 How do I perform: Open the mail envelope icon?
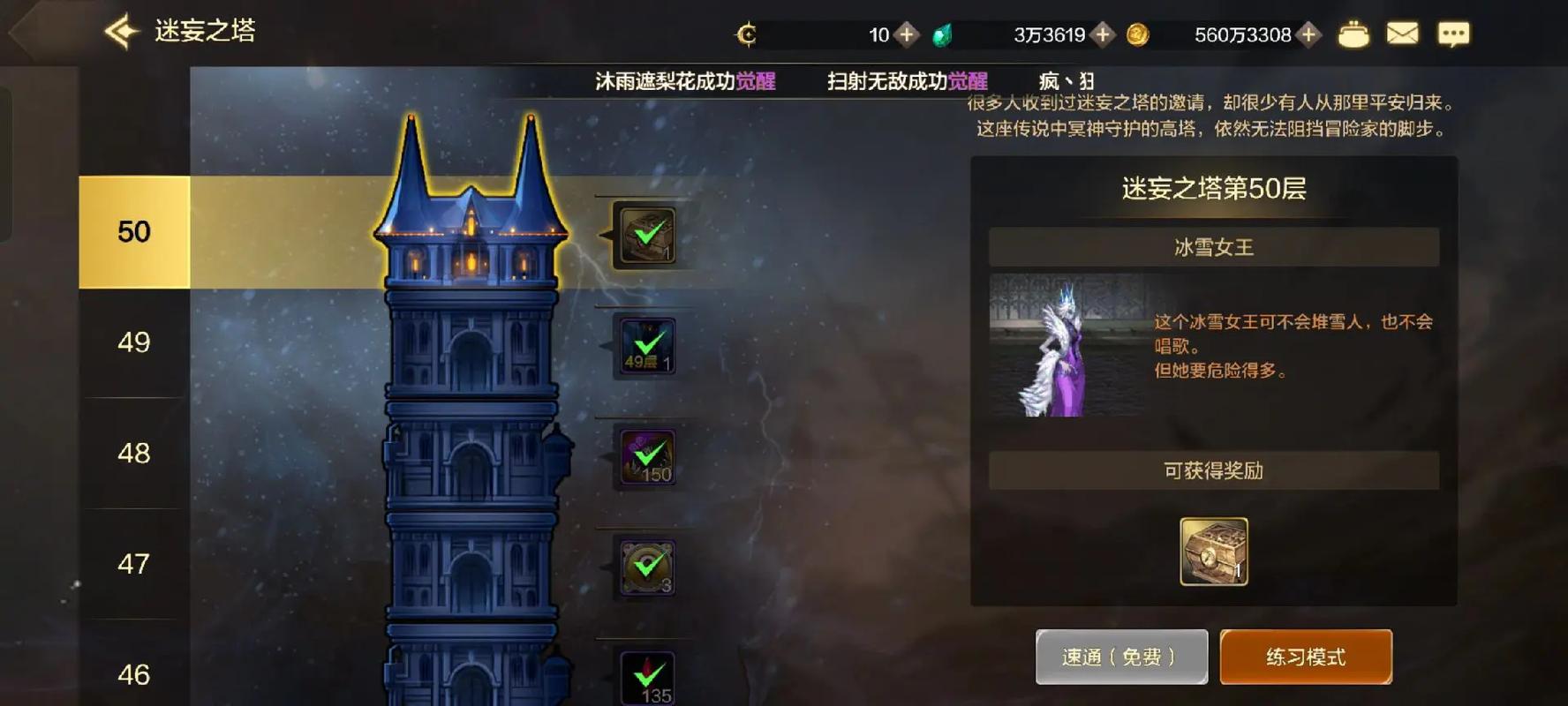click(1402, 34)
